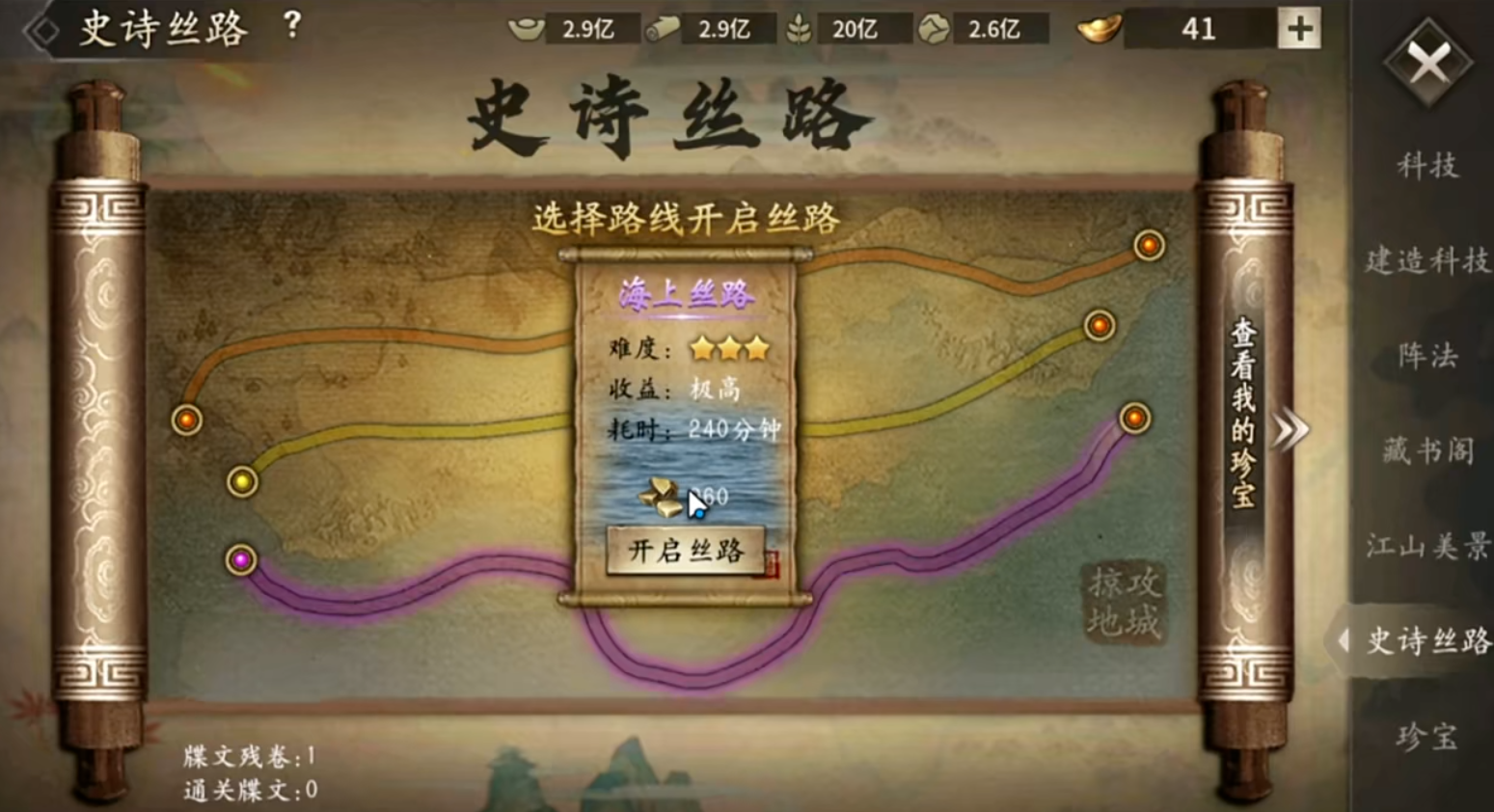The width and height of the screenshot is (1494, 812).
Task: Select the purple route start node
Action: (x=240, y=560)
